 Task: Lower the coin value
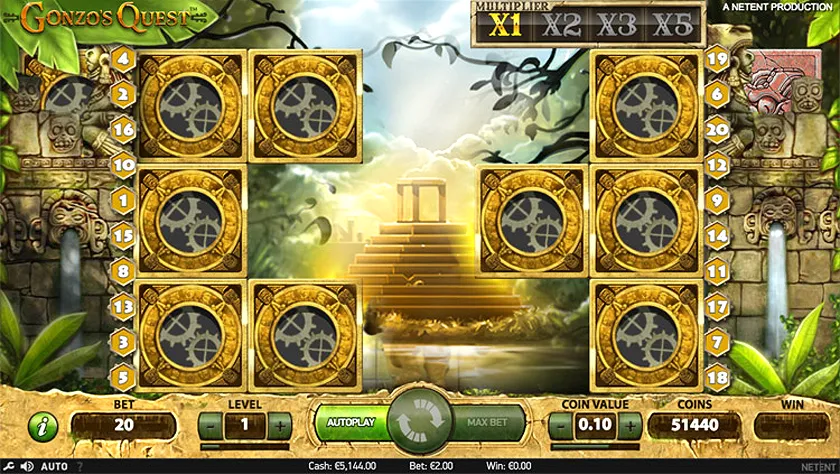pos(561,425)
